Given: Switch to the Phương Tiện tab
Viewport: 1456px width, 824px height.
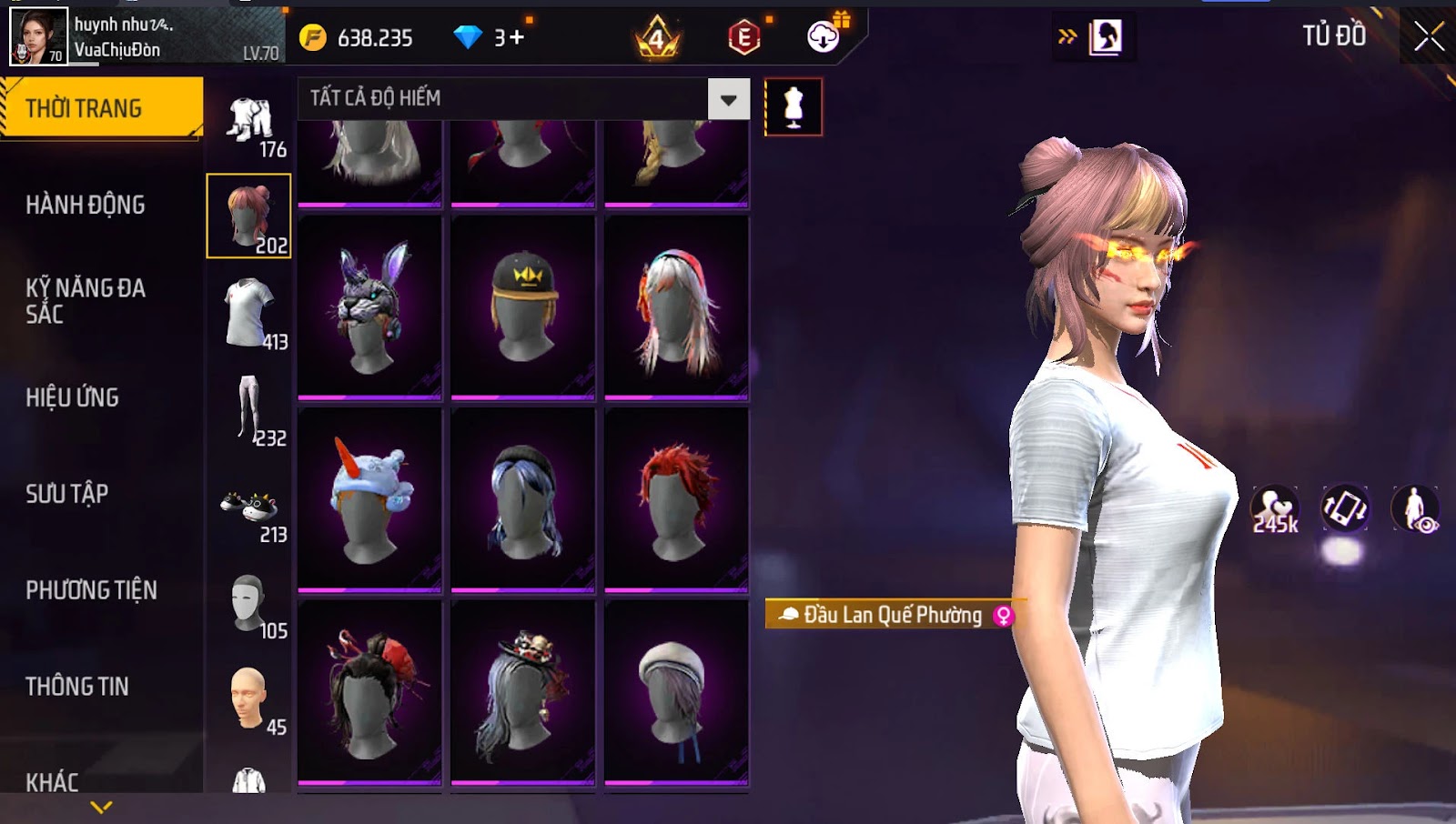Looking at the screenshot, I should (91, 590).
